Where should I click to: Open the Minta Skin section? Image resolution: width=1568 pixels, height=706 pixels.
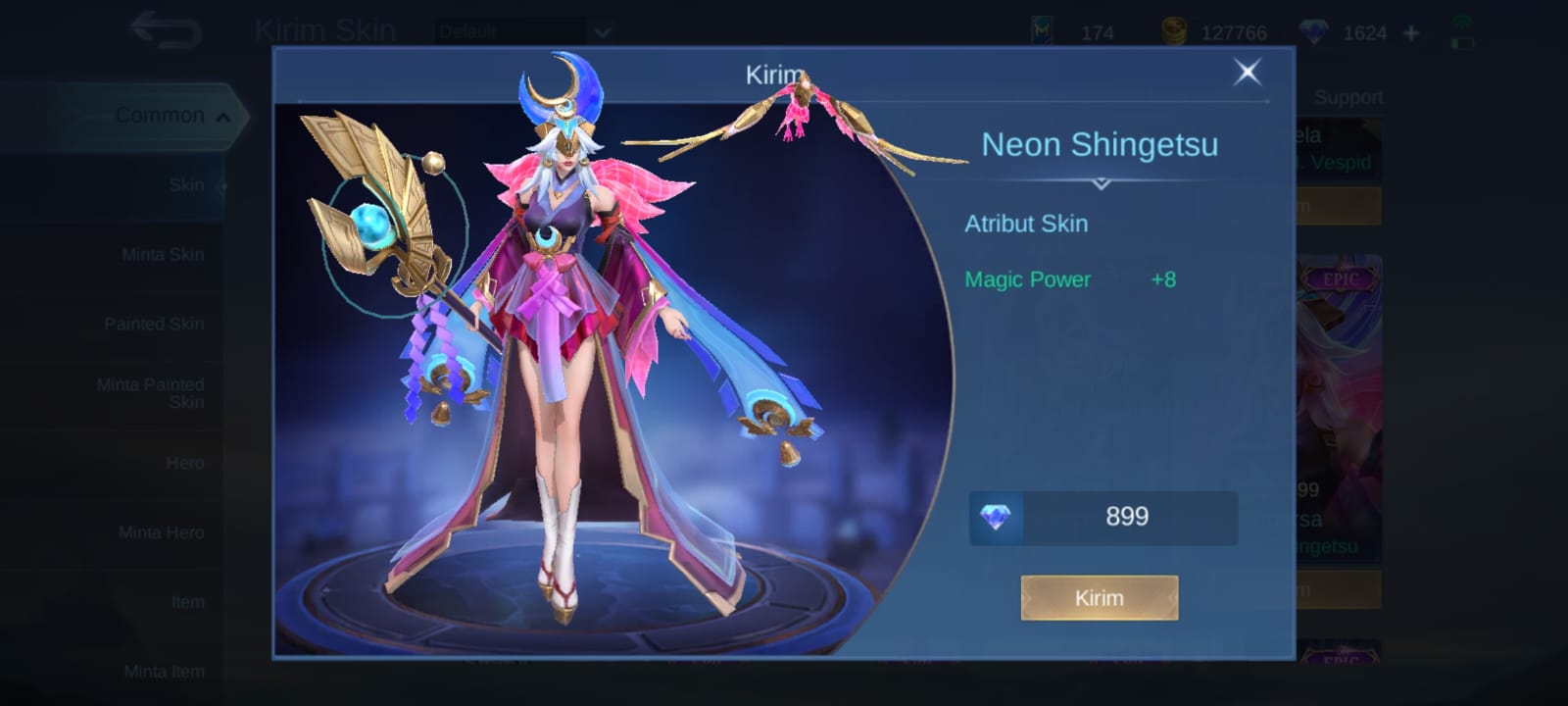pyautogui.click(x=163, y=254)
